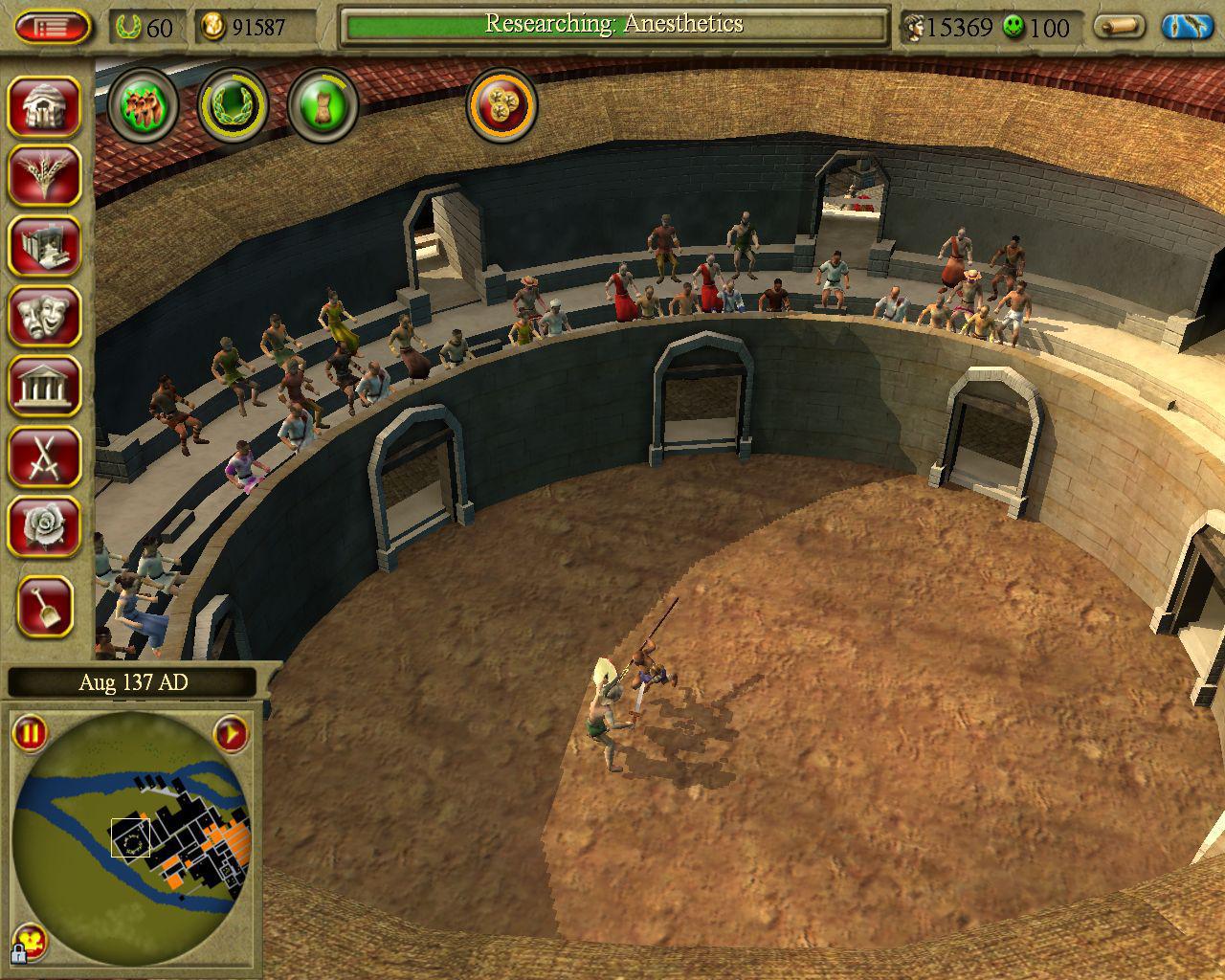This screenshot has height=980, width=1225.
Task: Open the blue empire map button
Action: 1188,27
